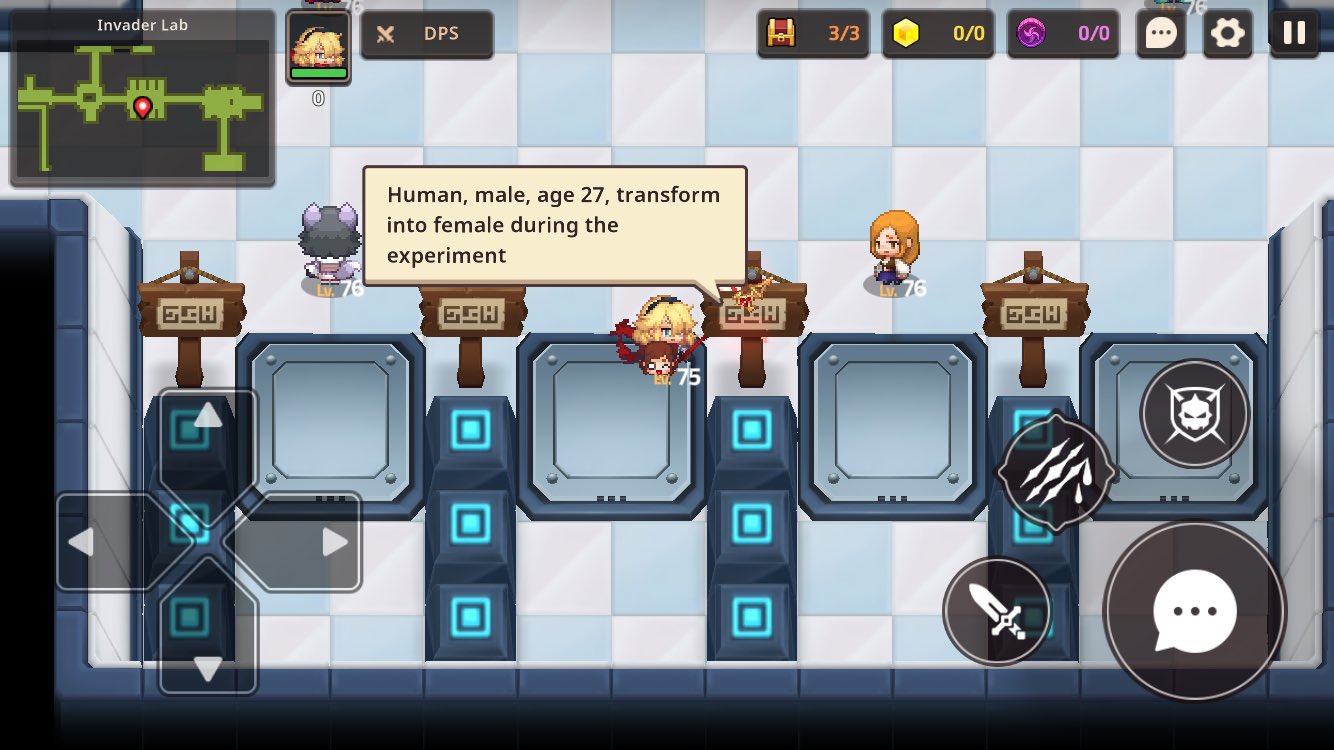This screenshot has height=750, width=1334.
Task: Activate the claw slash skill
Action: tap(1055, 470)
